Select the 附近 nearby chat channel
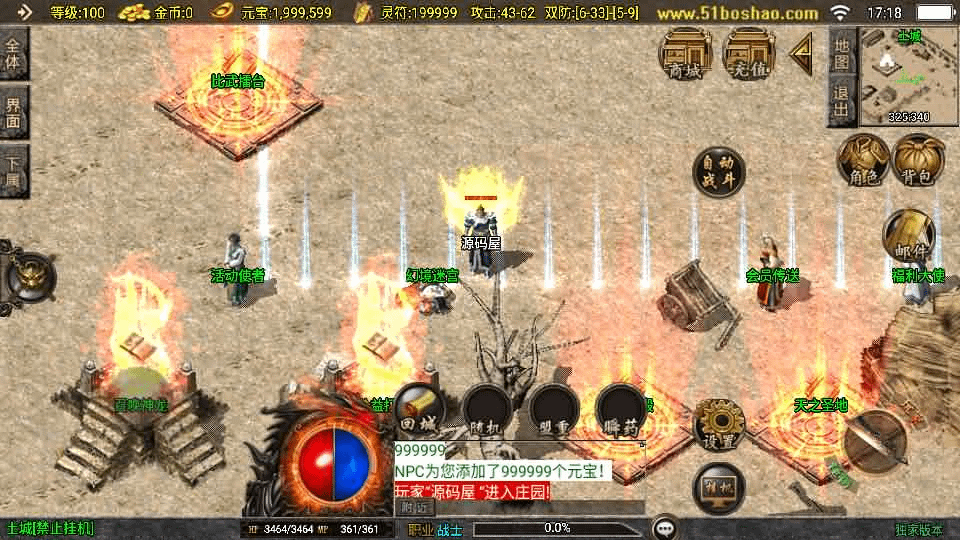Image resolution: width=960 pixels, height=540 pixels. (413, 507)
